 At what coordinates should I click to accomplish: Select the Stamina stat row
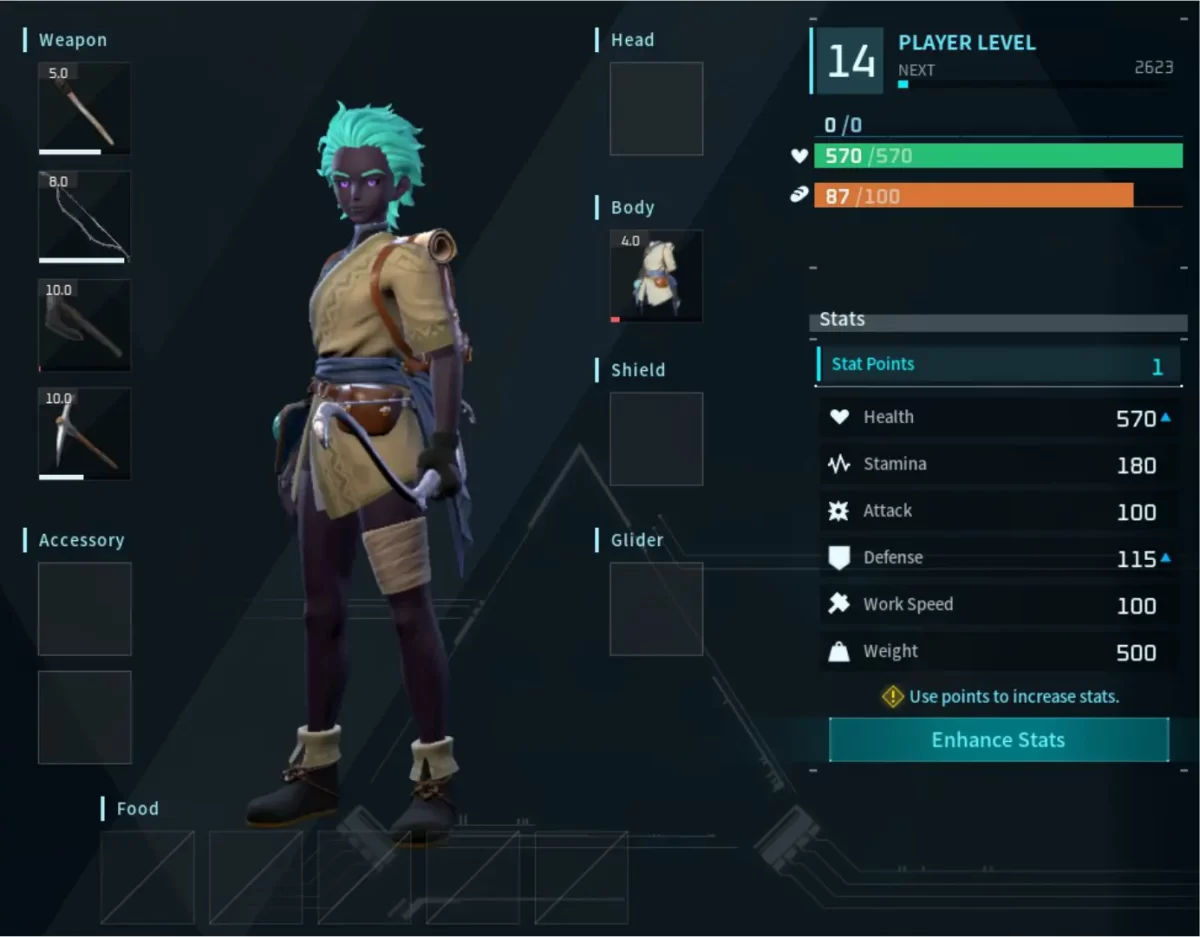coord(998,465)
